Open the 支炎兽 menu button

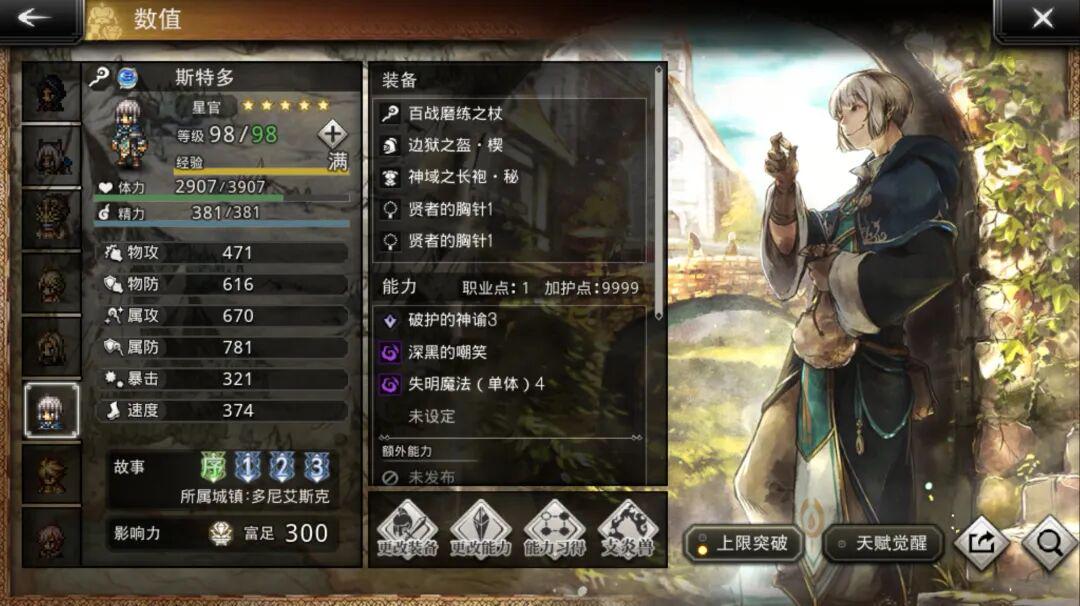coord(628,530)
